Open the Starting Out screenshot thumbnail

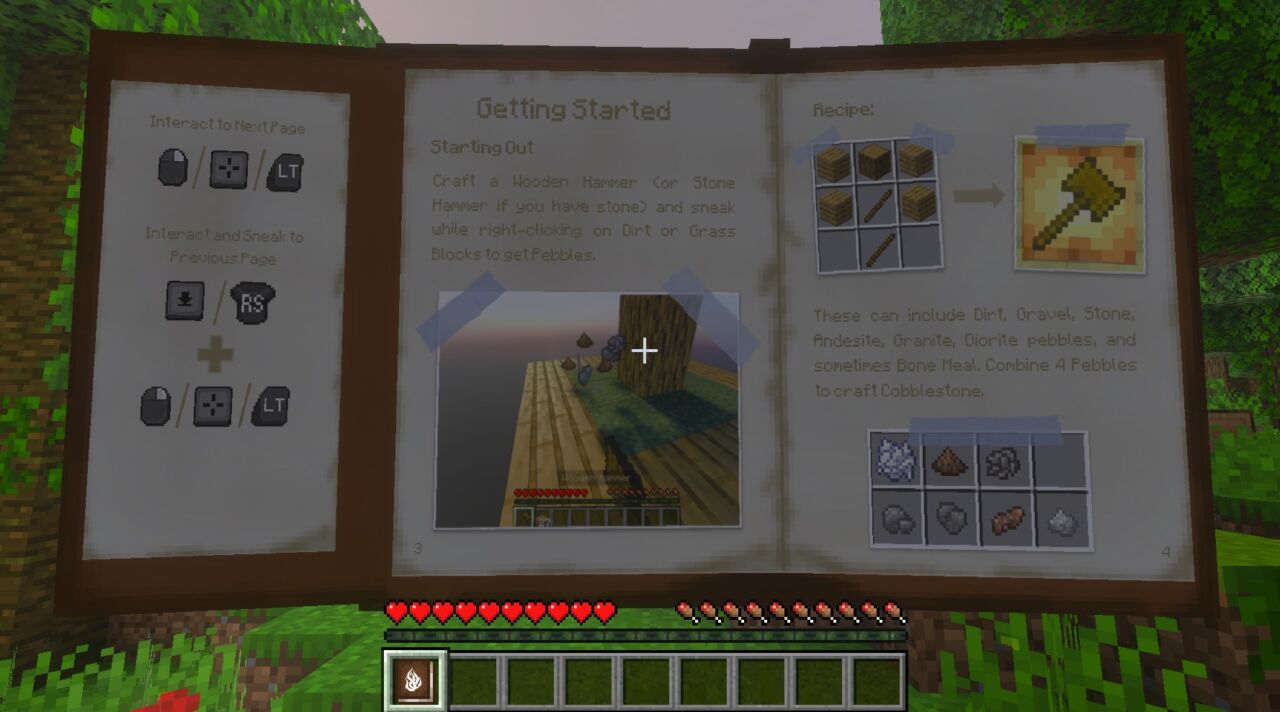pyautogui.click(x=588, y=410)
